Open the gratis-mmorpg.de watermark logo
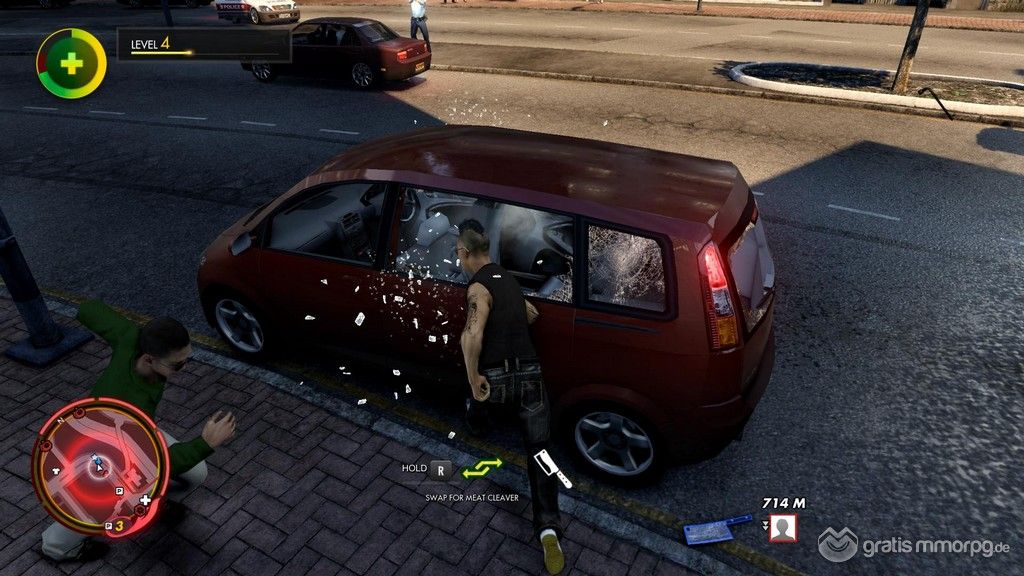This screenshot has height=576, width=1024. (914, 545)
